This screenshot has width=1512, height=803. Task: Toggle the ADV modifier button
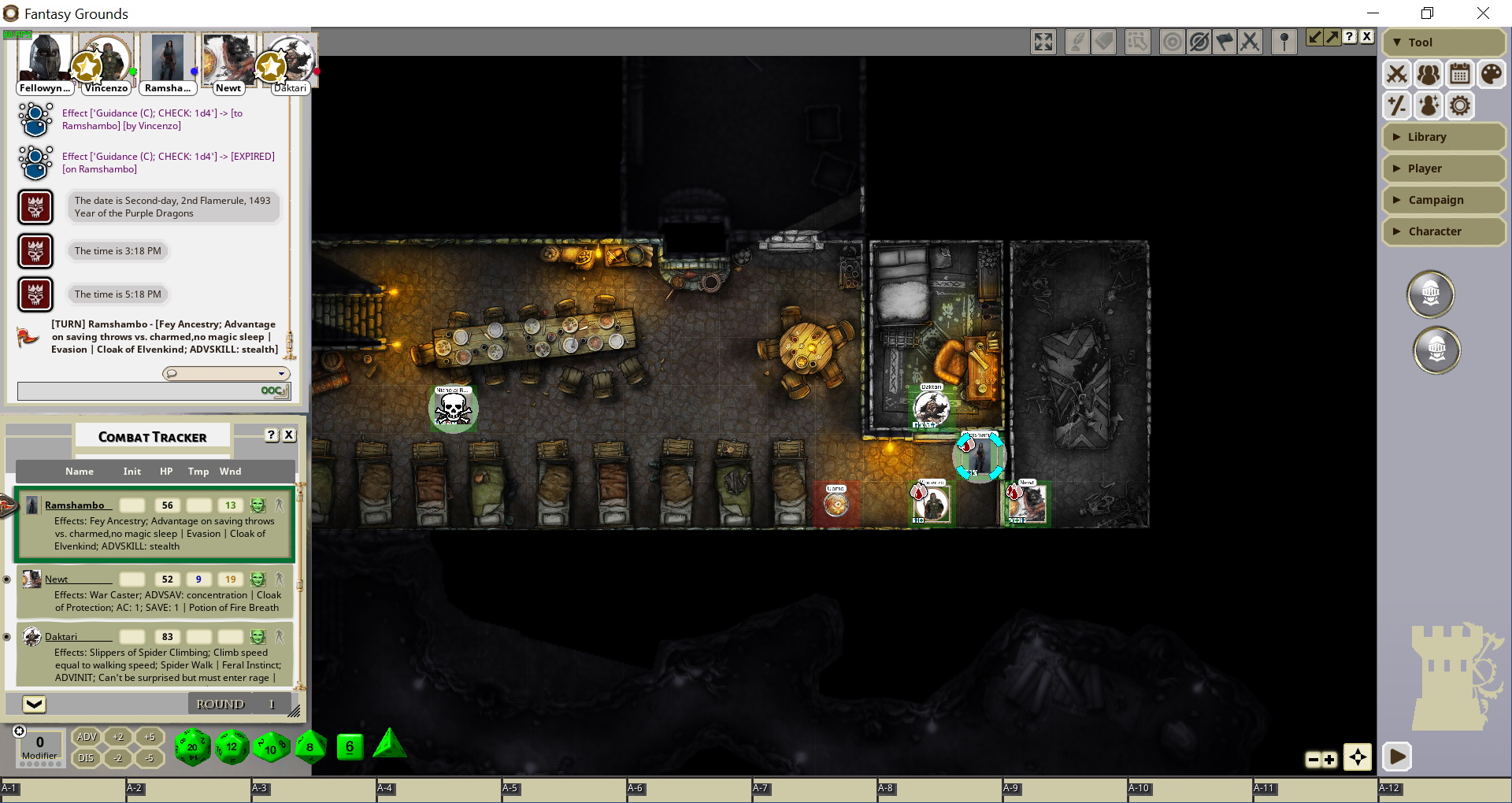point(87,737)
